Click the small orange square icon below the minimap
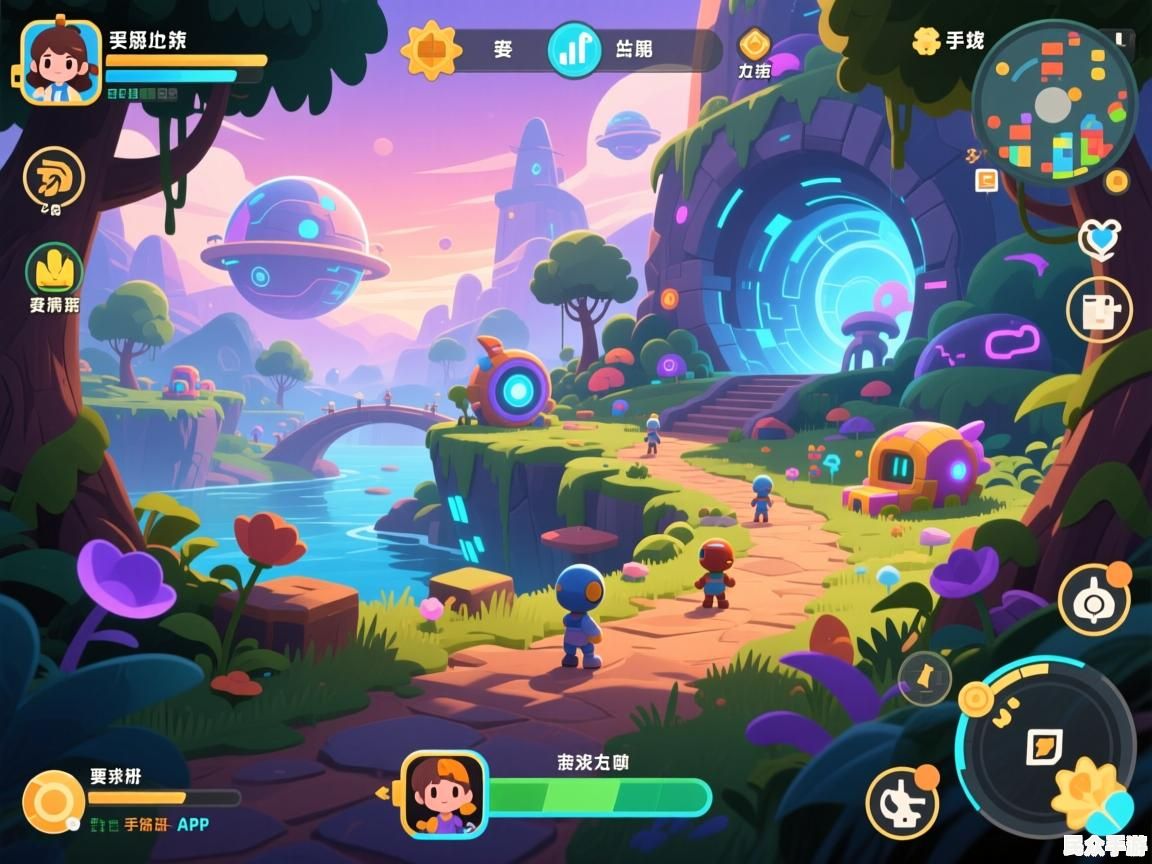Viewport: 1152px width, 864px height. pos(986,180)
